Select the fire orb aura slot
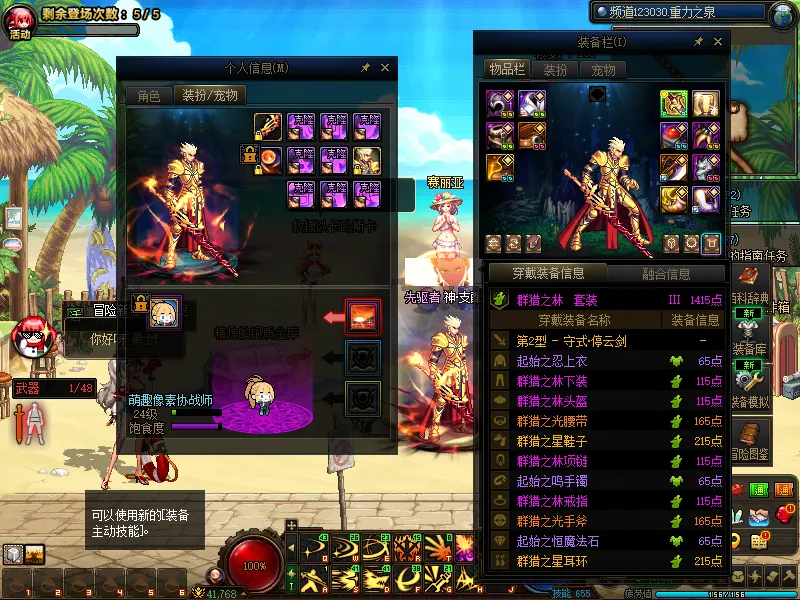800x600 pixels. (267, 158)
